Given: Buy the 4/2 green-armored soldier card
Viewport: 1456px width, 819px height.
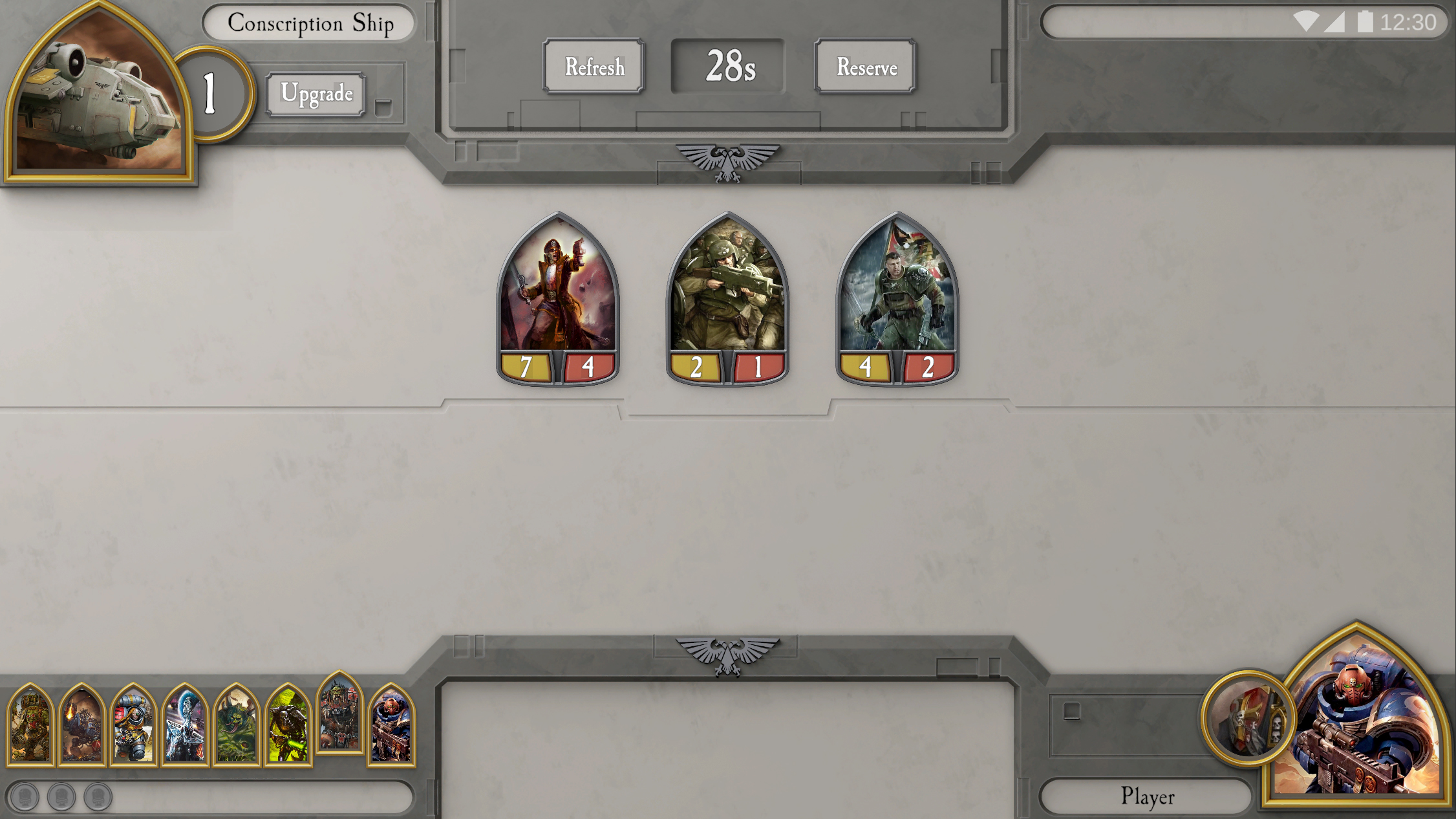Looking at the screenshot, I should 897,298.
